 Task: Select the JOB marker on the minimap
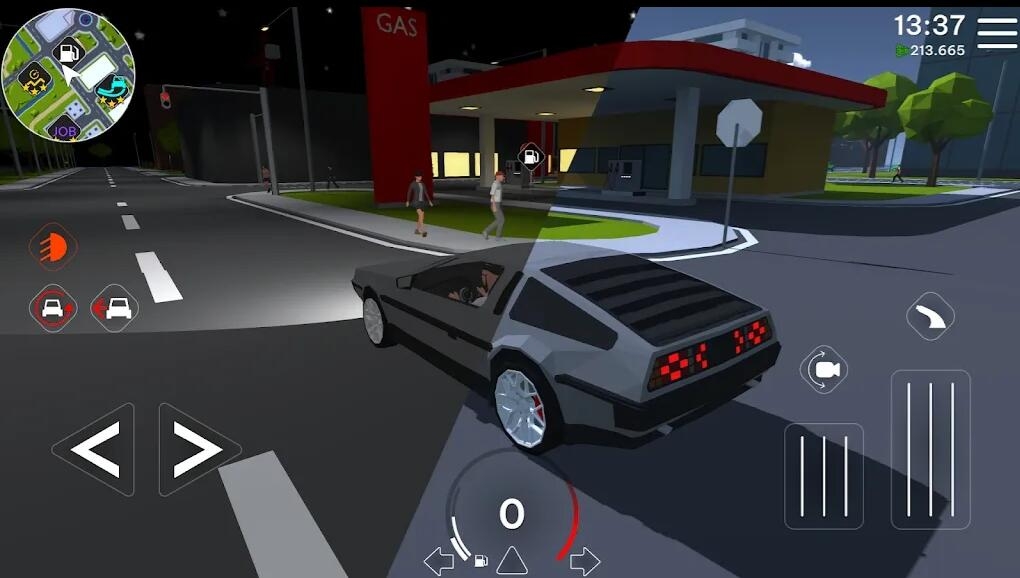[66, 130]
